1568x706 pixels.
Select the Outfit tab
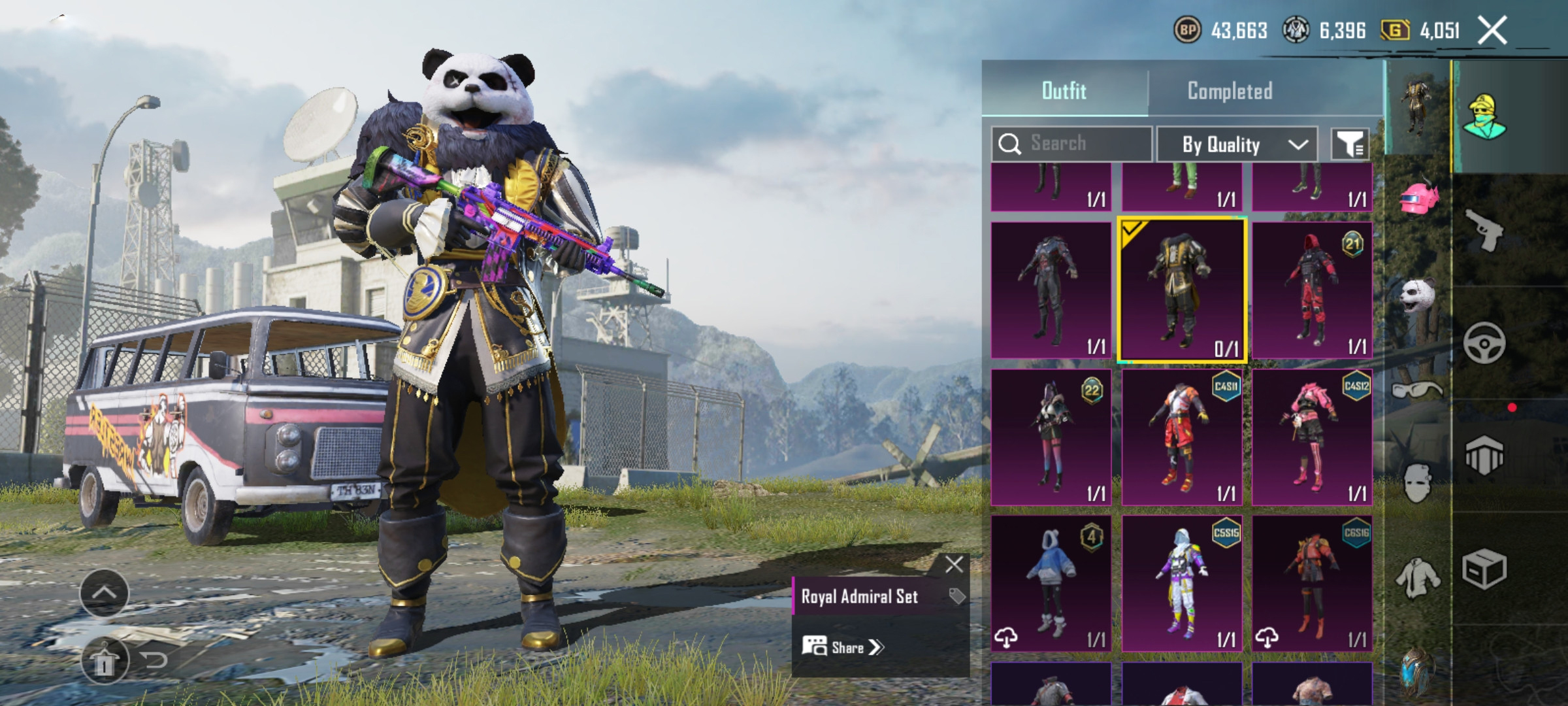(x=1064, y=91)
